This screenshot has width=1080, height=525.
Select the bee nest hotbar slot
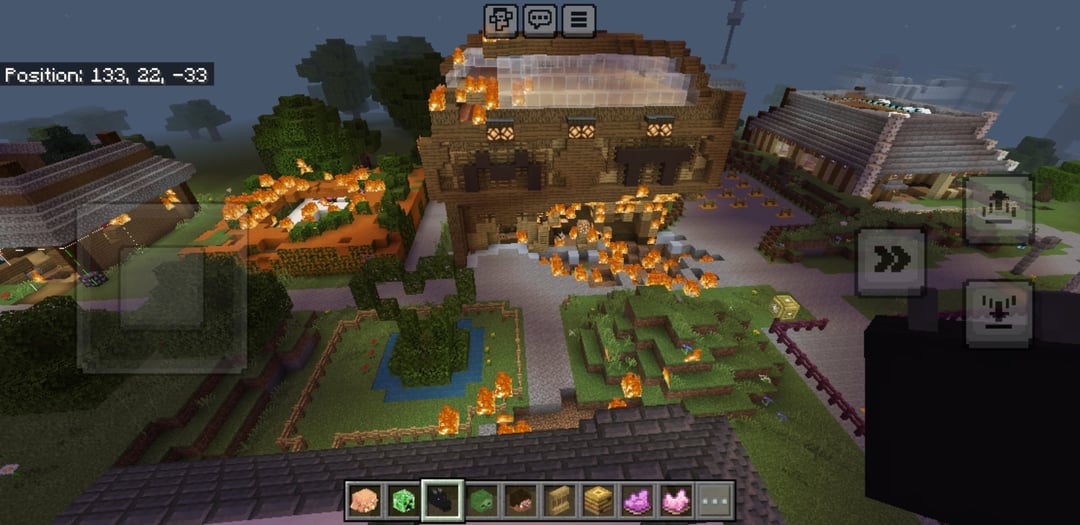pyautogui.click(x=597, y=500)
